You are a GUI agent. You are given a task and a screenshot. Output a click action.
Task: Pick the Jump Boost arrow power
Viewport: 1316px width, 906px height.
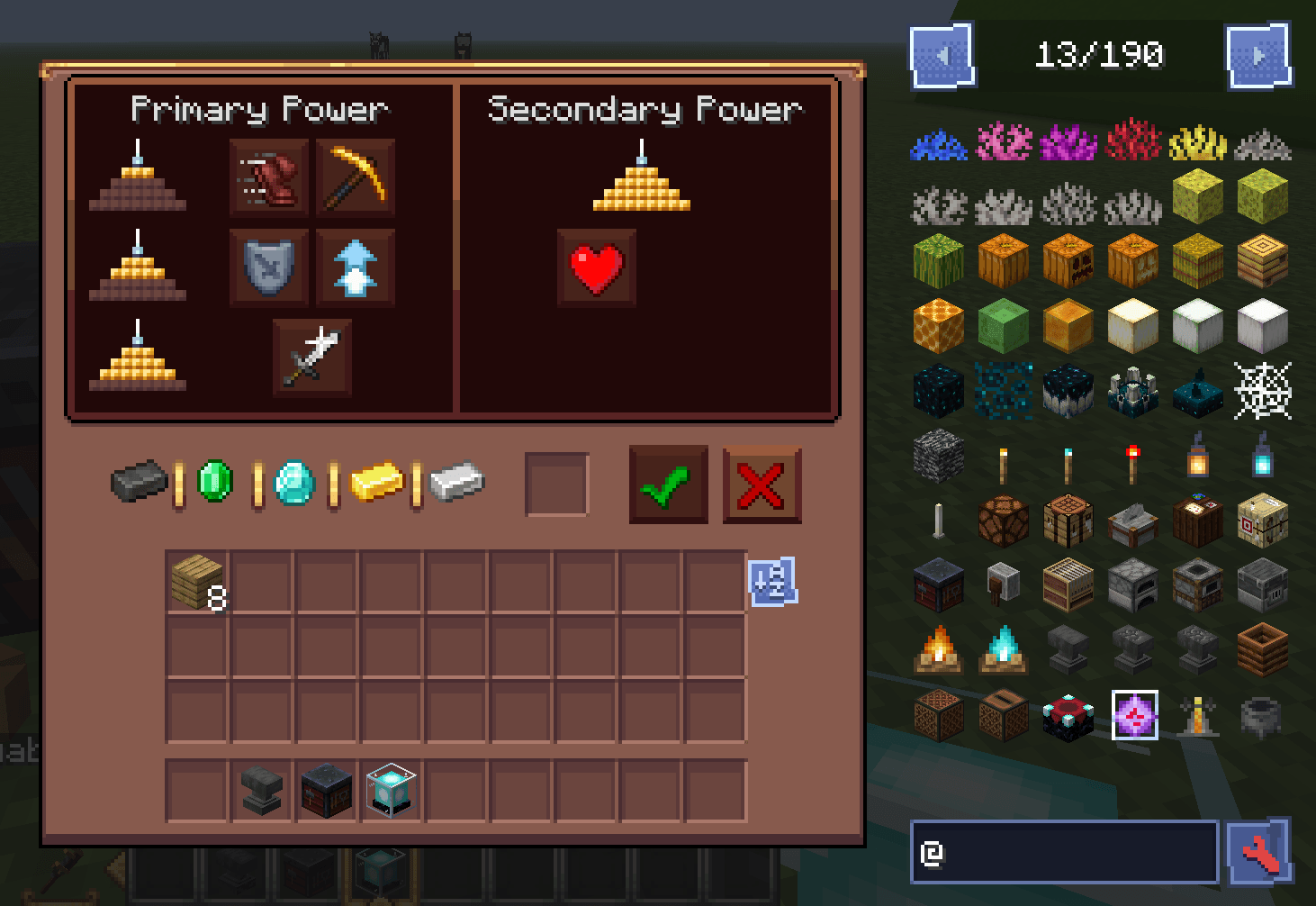(x=355, y=267)
